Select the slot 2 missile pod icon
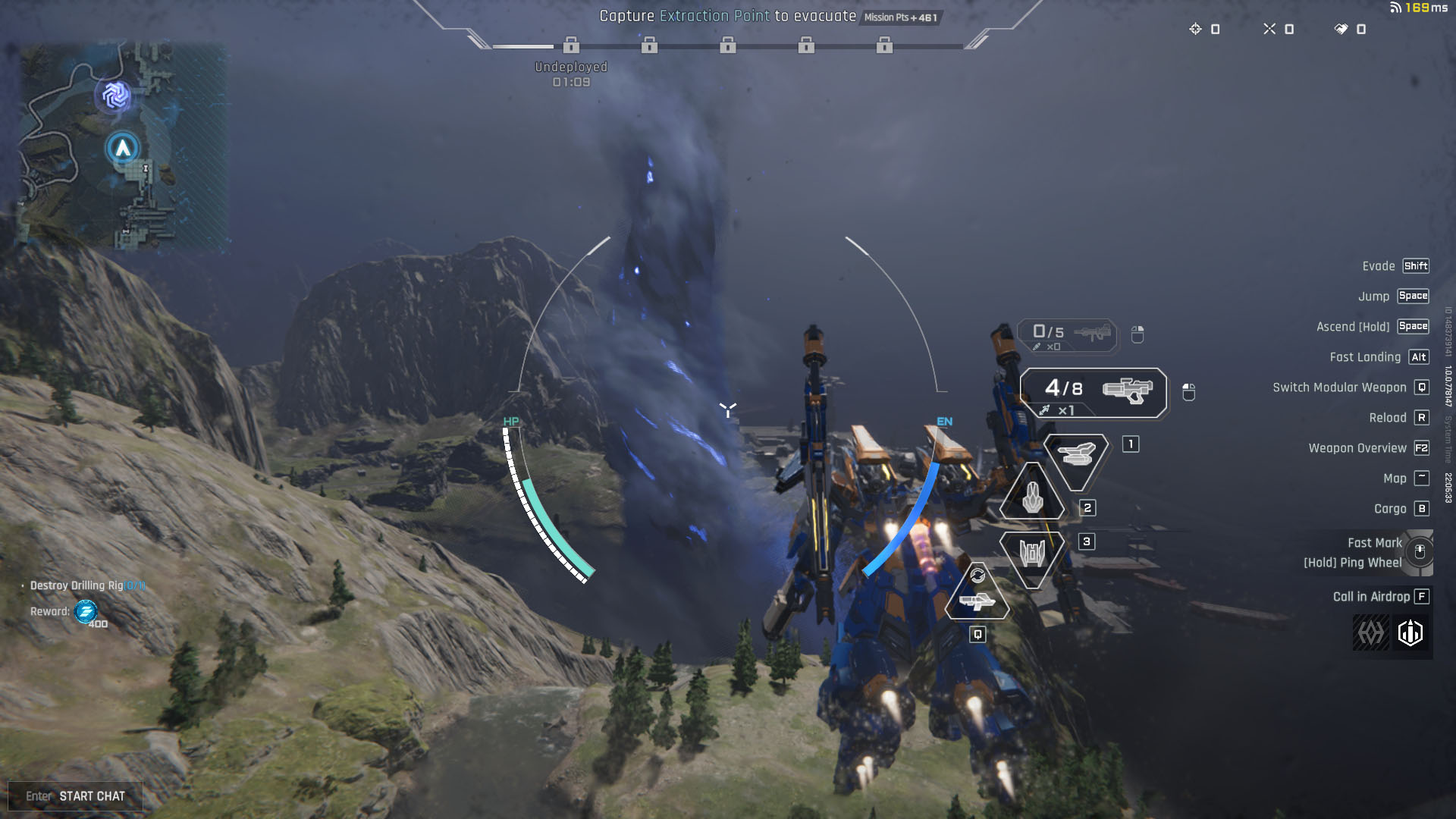Image resolution: width=1456 pixels, height=819 pixels. click(1033, 497)
